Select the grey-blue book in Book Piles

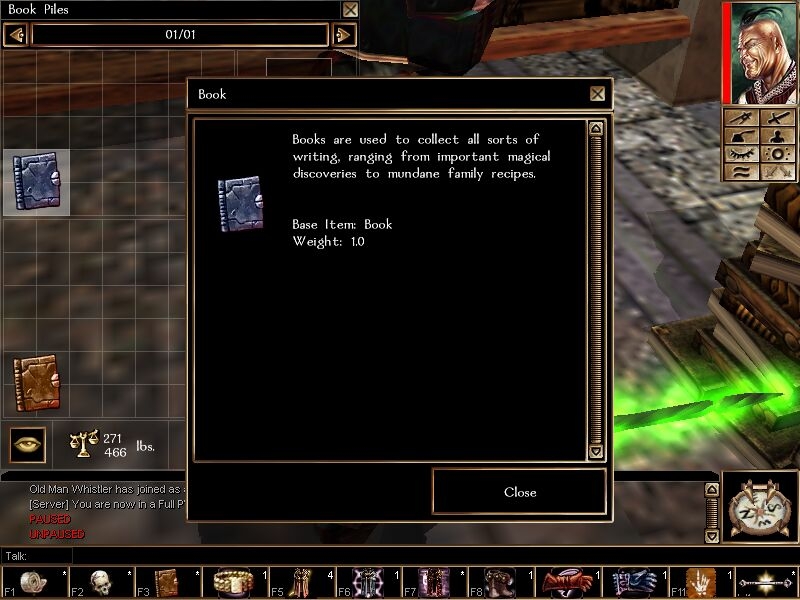click(36, 181)
